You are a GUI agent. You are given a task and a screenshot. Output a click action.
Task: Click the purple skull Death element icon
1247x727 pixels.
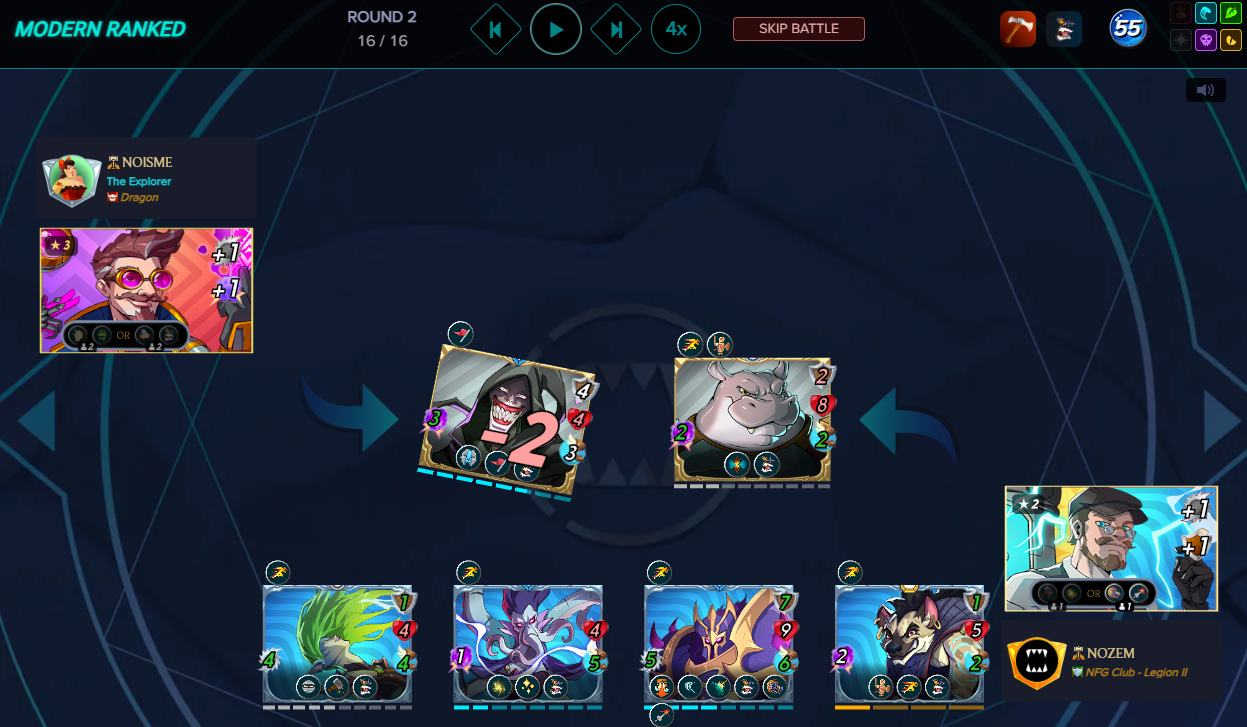(x=1206, y=40)
